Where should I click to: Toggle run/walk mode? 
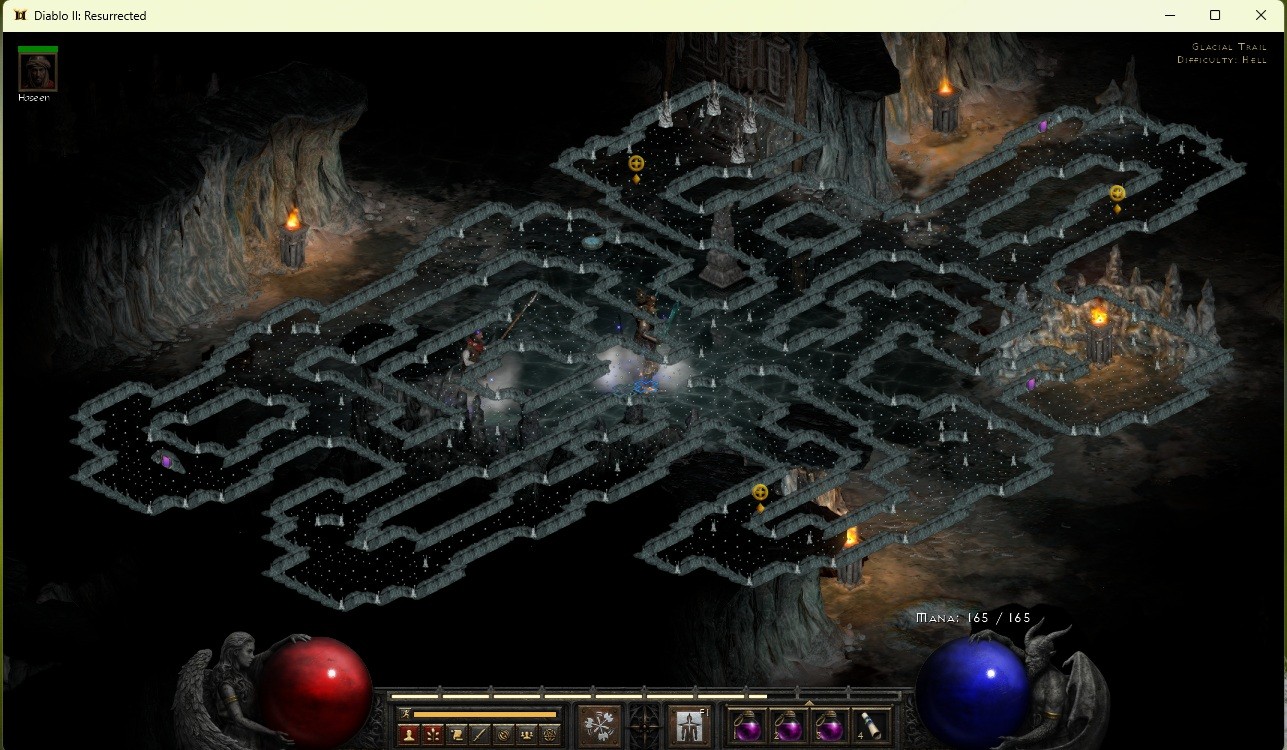(405, 712)
